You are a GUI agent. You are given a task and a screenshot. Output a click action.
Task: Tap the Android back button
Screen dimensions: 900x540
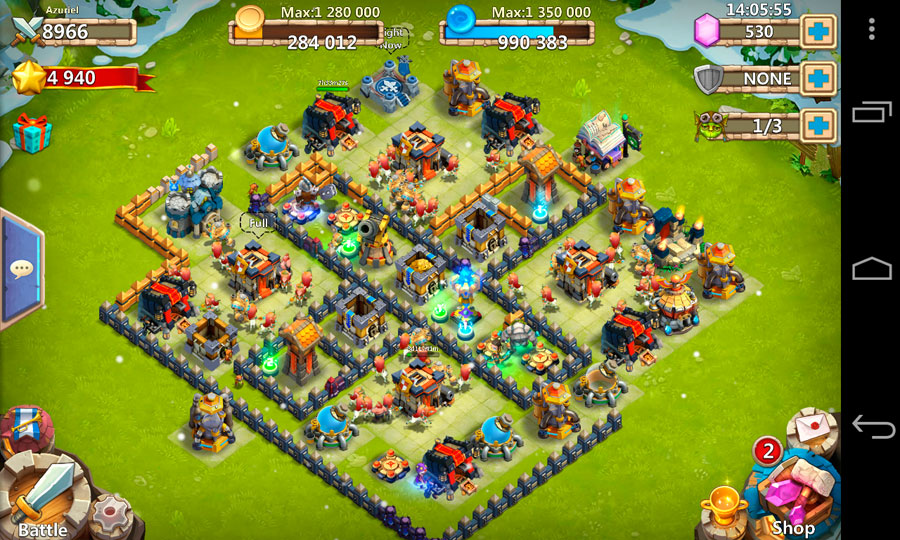(x=871, y=427)
